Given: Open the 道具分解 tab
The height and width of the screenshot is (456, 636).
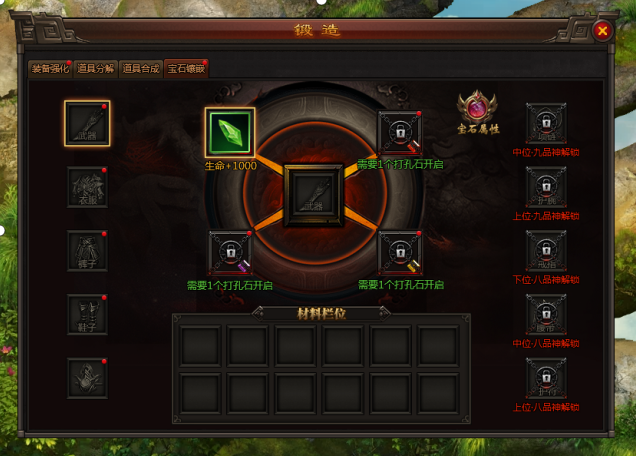Looking at the screenshot, I should pos(96,69).
